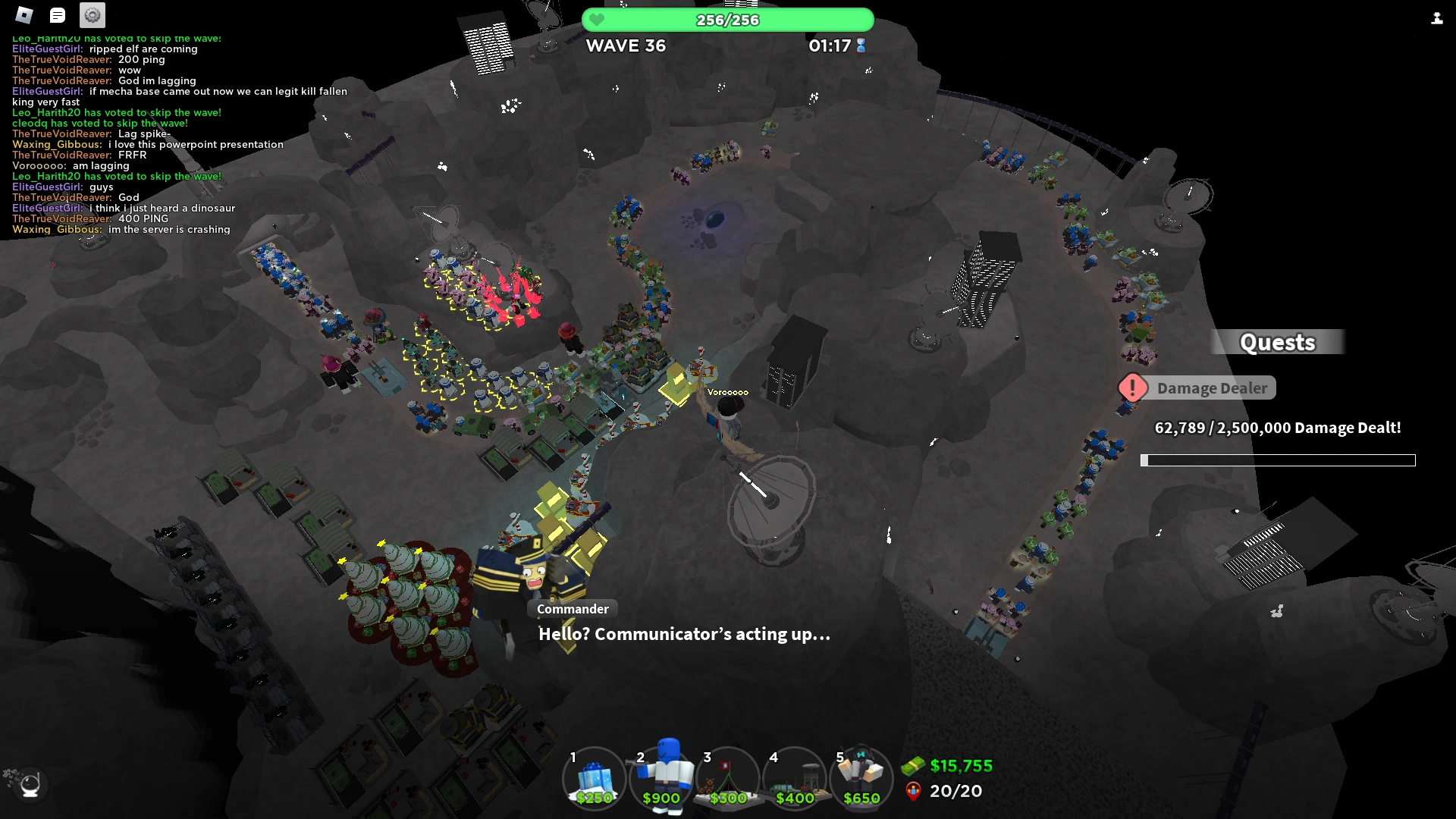Select the $250 gift tower in slot 1

tap(594, 777)
